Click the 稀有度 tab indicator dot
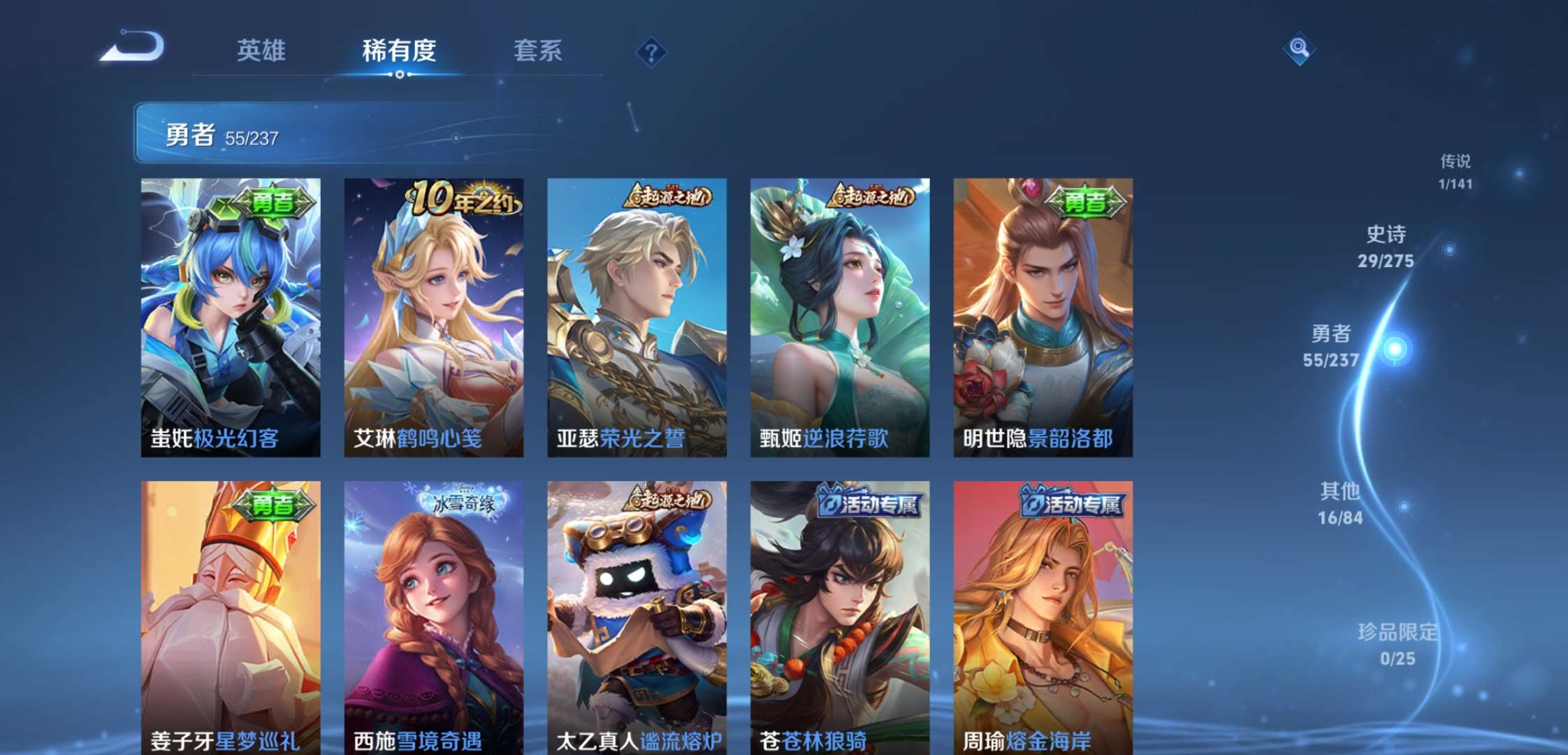Screen dimensions: 1568x755 point(399,73)
